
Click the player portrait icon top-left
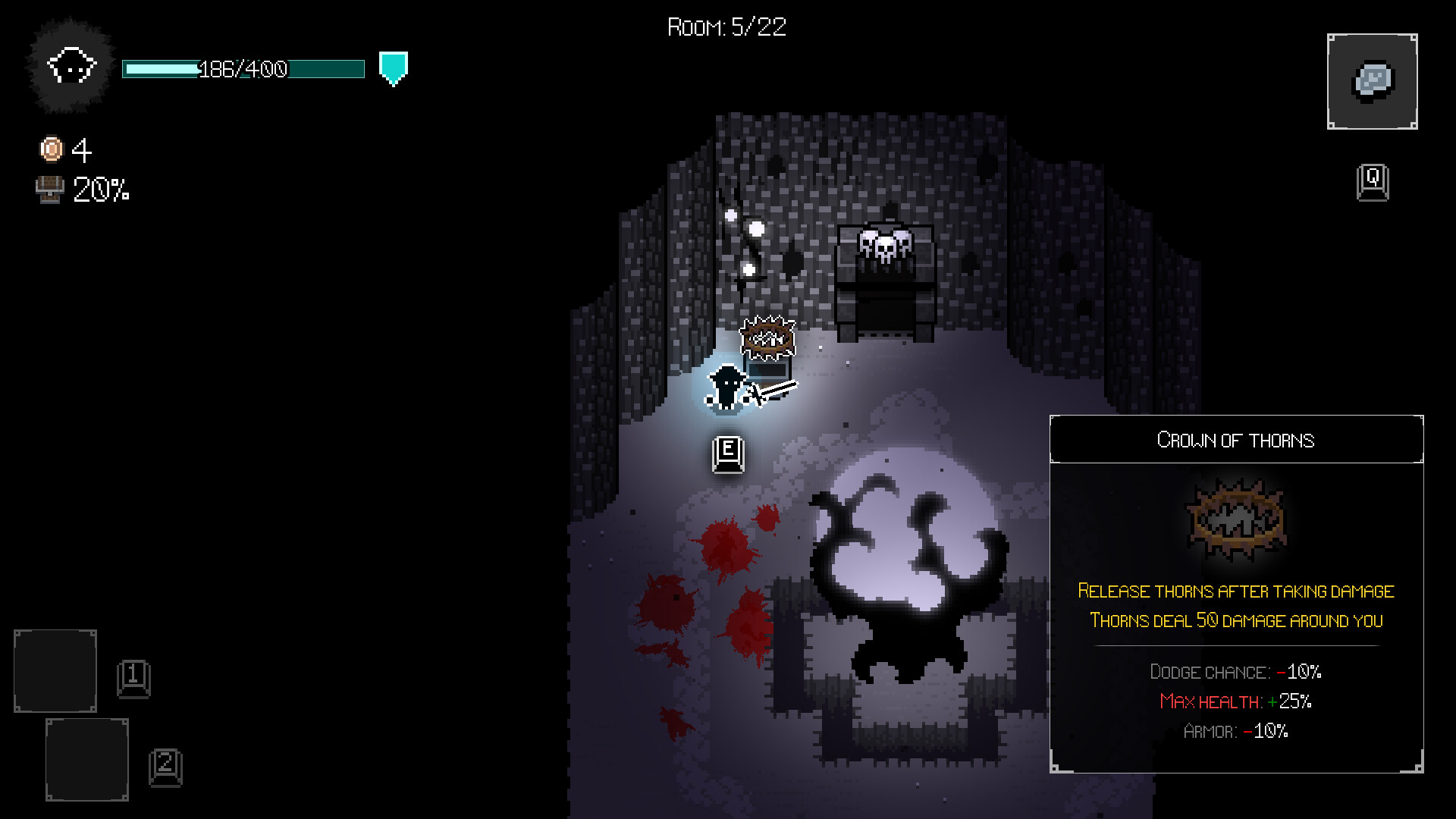pyautogui.click(x=71, y=68)
